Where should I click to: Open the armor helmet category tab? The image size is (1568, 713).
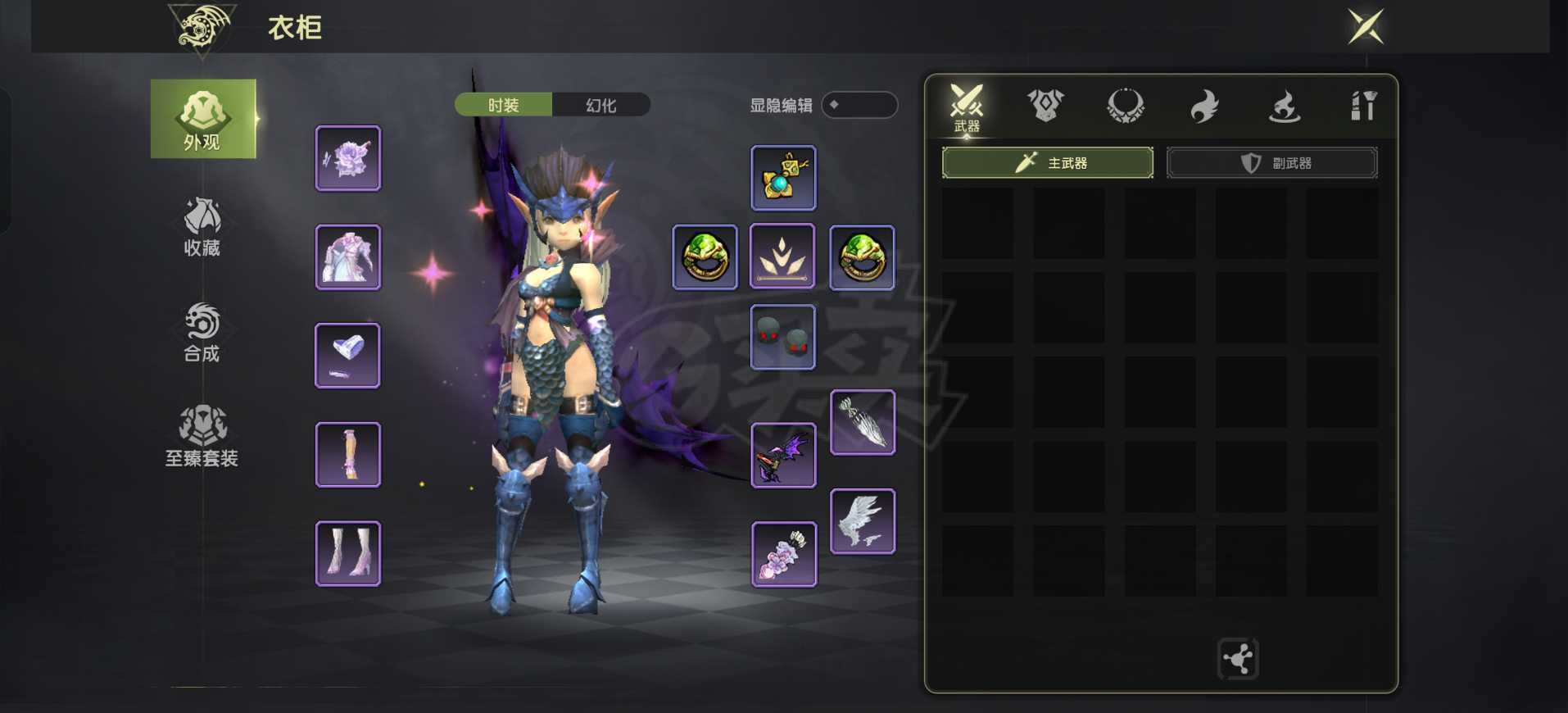point(1045,106)
